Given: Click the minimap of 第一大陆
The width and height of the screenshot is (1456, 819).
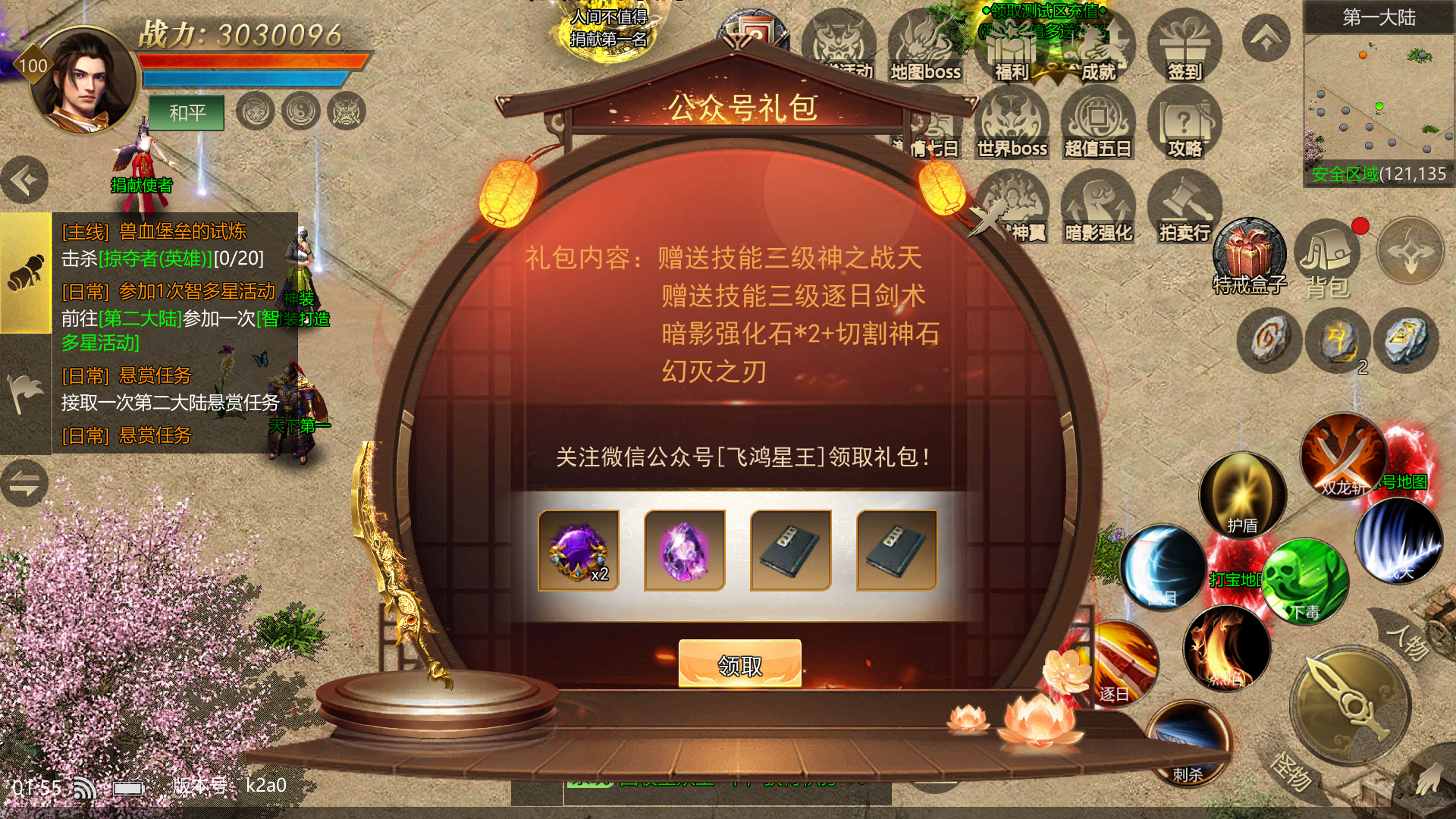Looking at the screenshot, I should [1378, 99].
